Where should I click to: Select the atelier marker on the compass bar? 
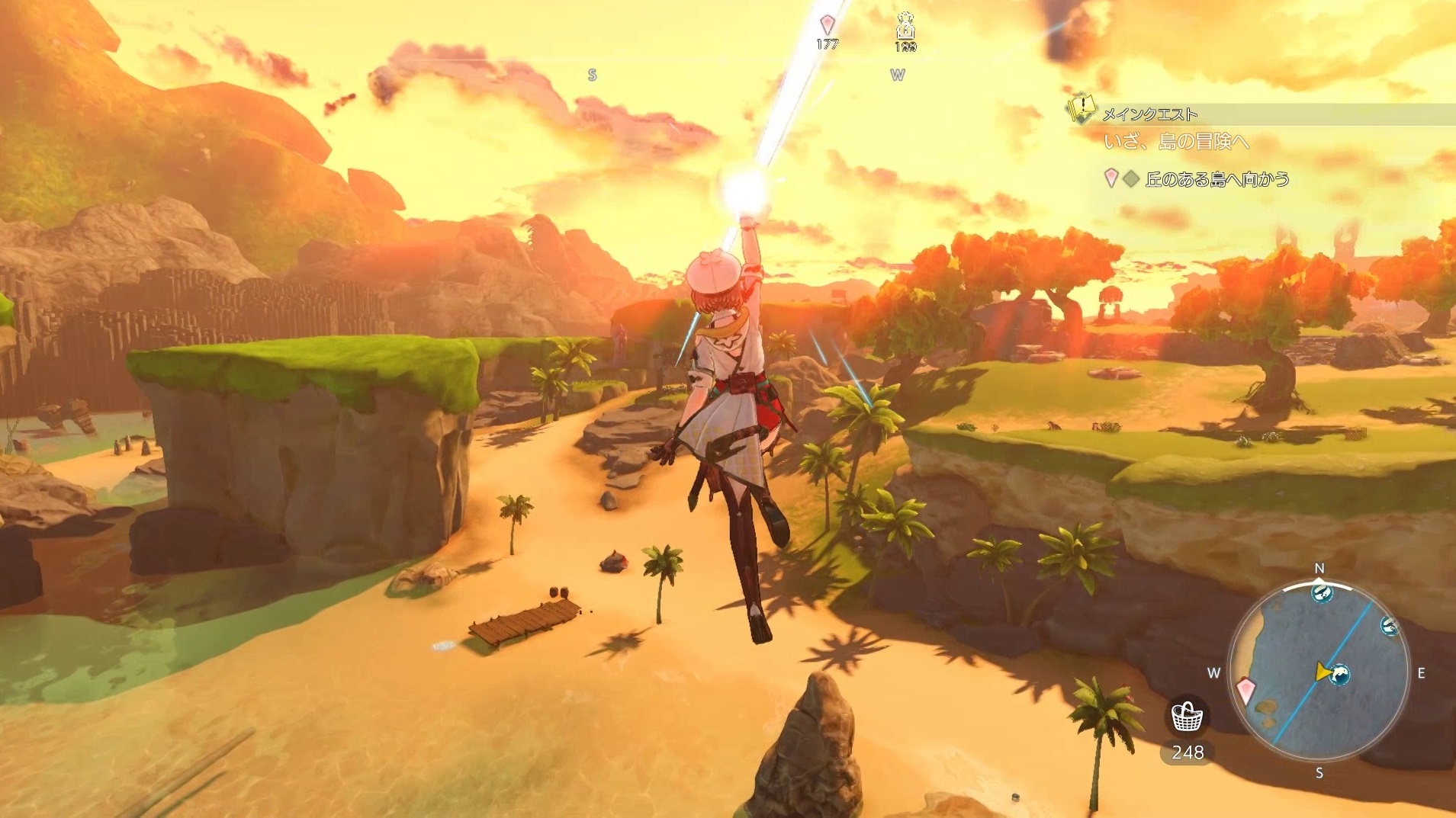pyautogui.click(x=905, y=26)
